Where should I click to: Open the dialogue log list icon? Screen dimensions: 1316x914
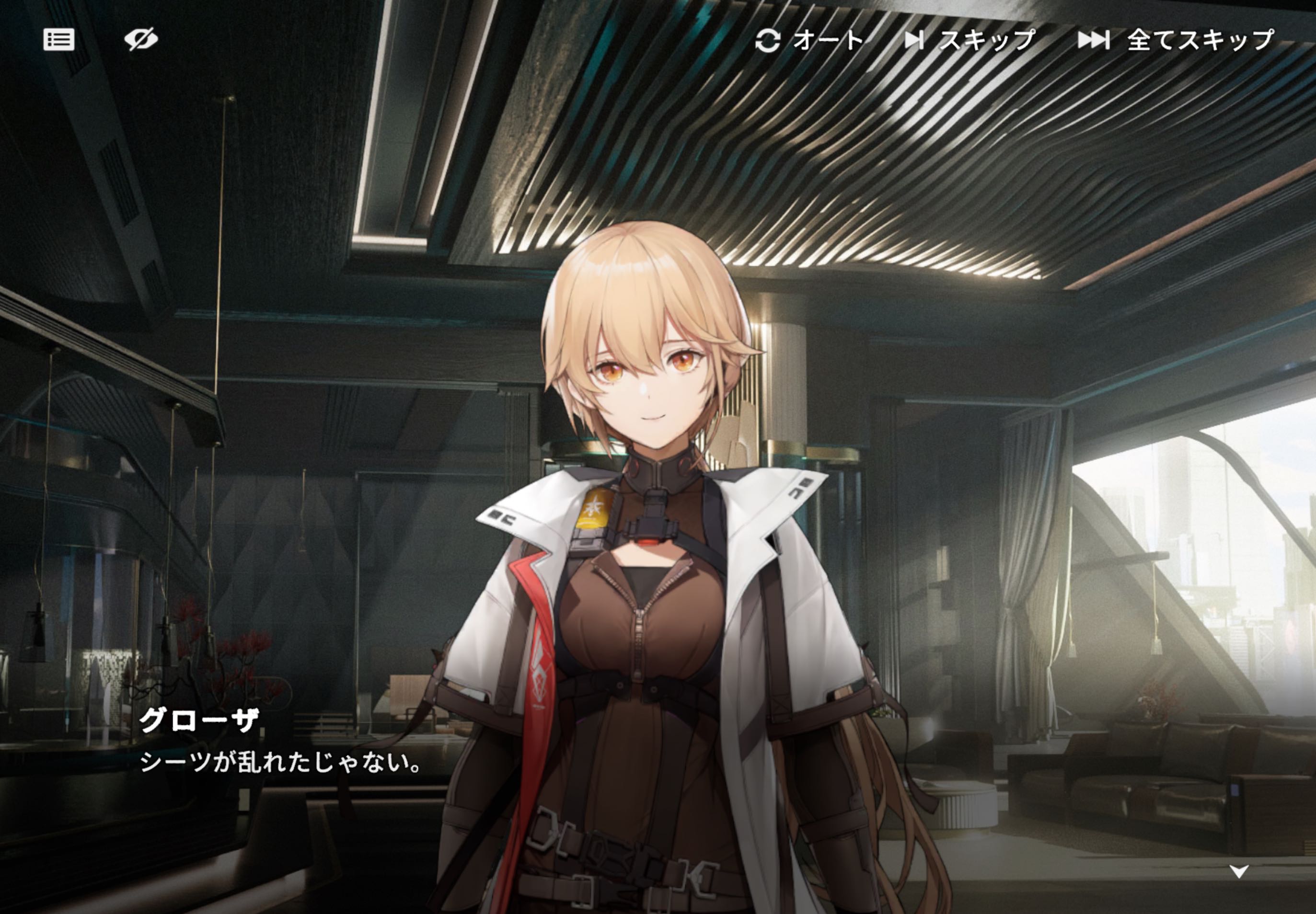point(58,39)
